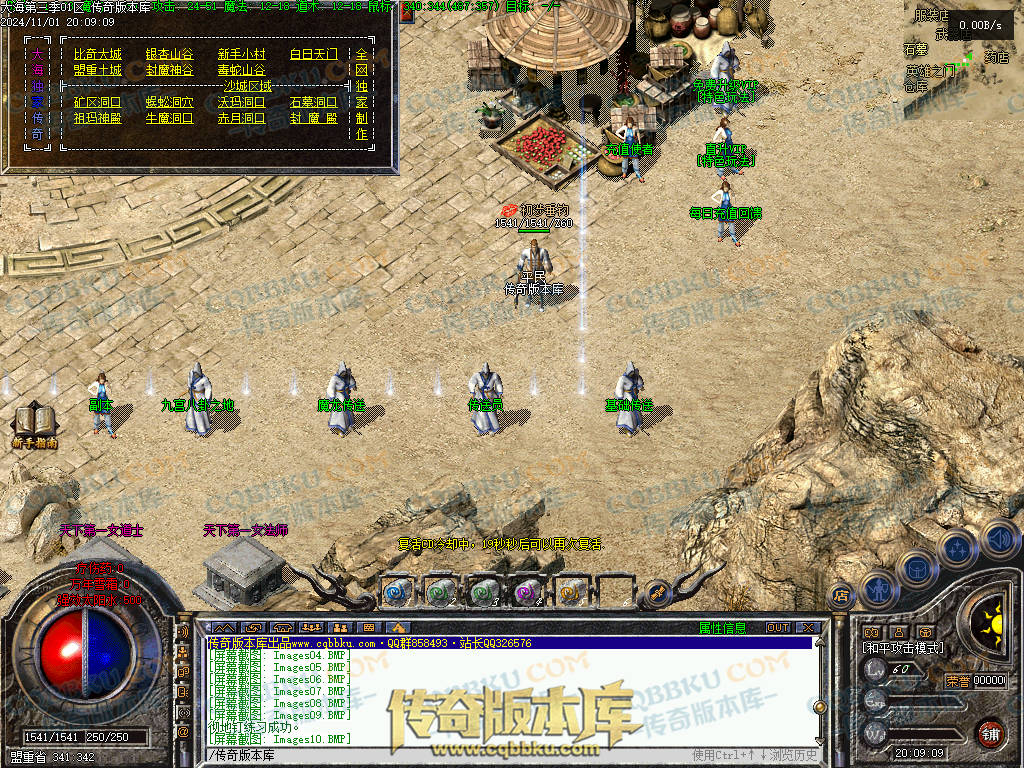Close the chat panel with the X button
Screen dimensions: 1024x768
coord(808,628)
